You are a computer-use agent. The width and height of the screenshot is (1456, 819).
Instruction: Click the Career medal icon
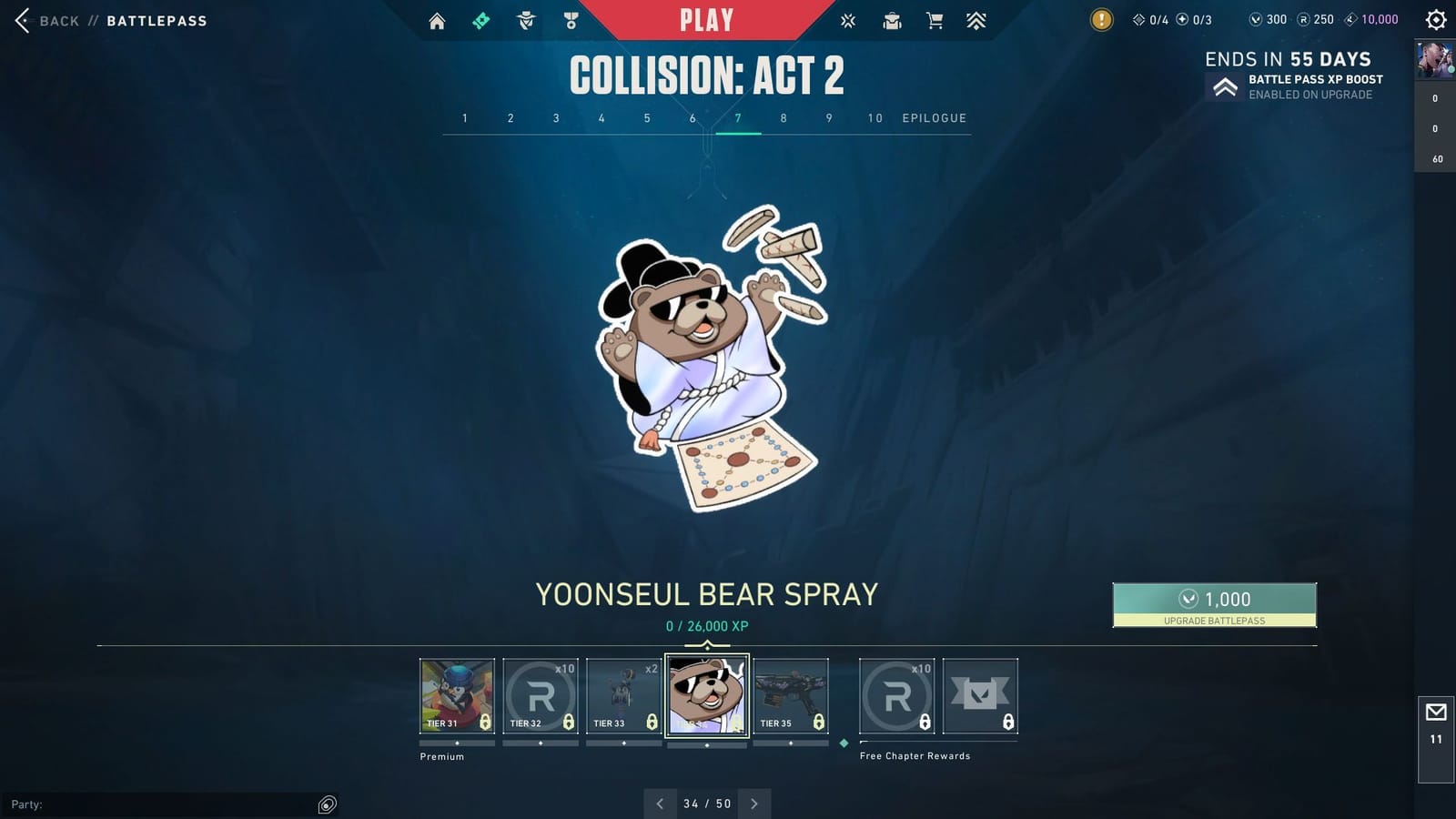pos(571,19)
